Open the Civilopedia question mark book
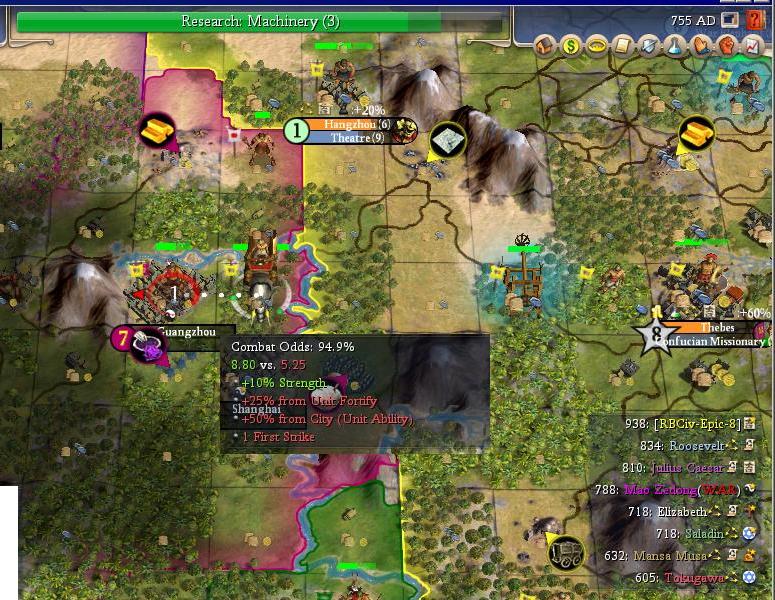Image resolution: width=775 pixels, height=600 pixels. pyautogui.click(x=755, y=19)
